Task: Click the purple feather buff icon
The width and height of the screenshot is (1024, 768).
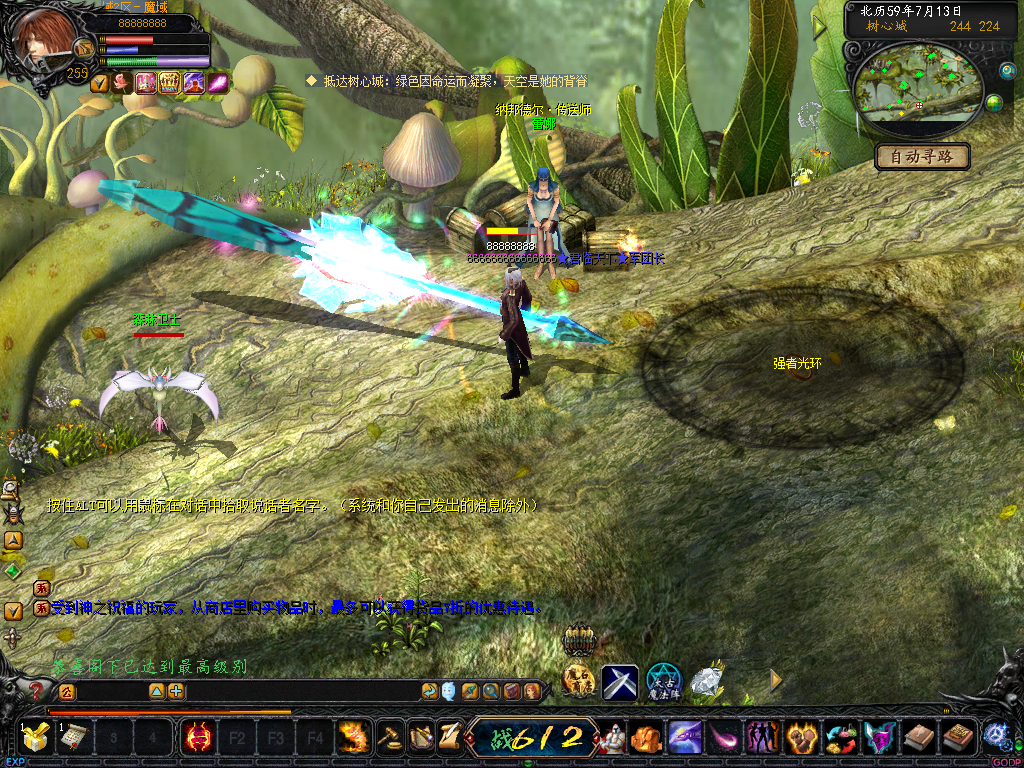Action: 217,82
